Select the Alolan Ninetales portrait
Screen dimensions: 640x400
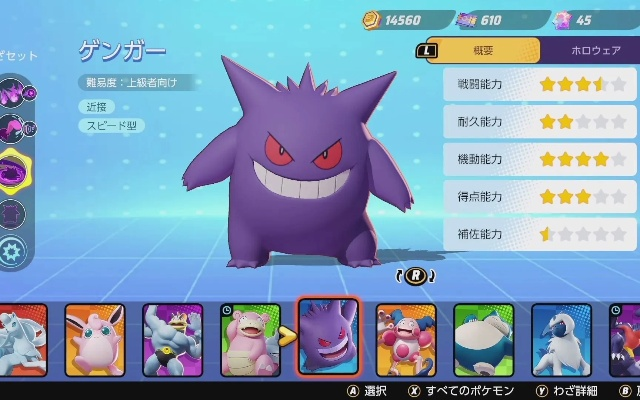click(22, 339)
